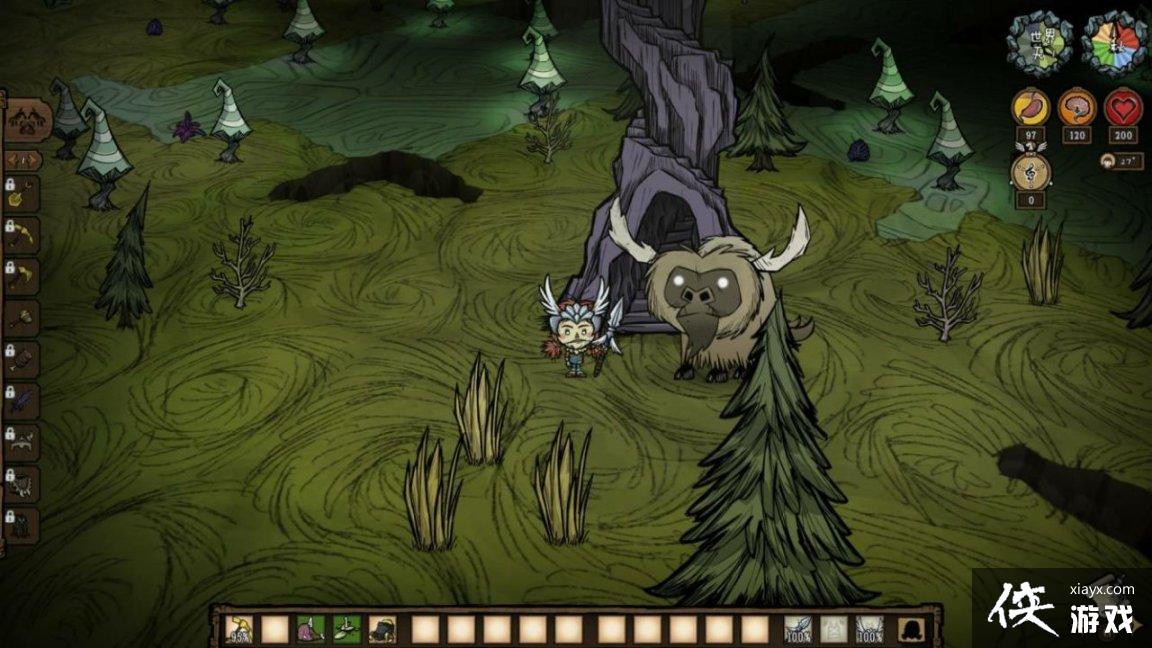This screenshot has height=648, width=1152.
Task: Click the equipped battle spear hand slot
Action: click(x=797, y=629)
